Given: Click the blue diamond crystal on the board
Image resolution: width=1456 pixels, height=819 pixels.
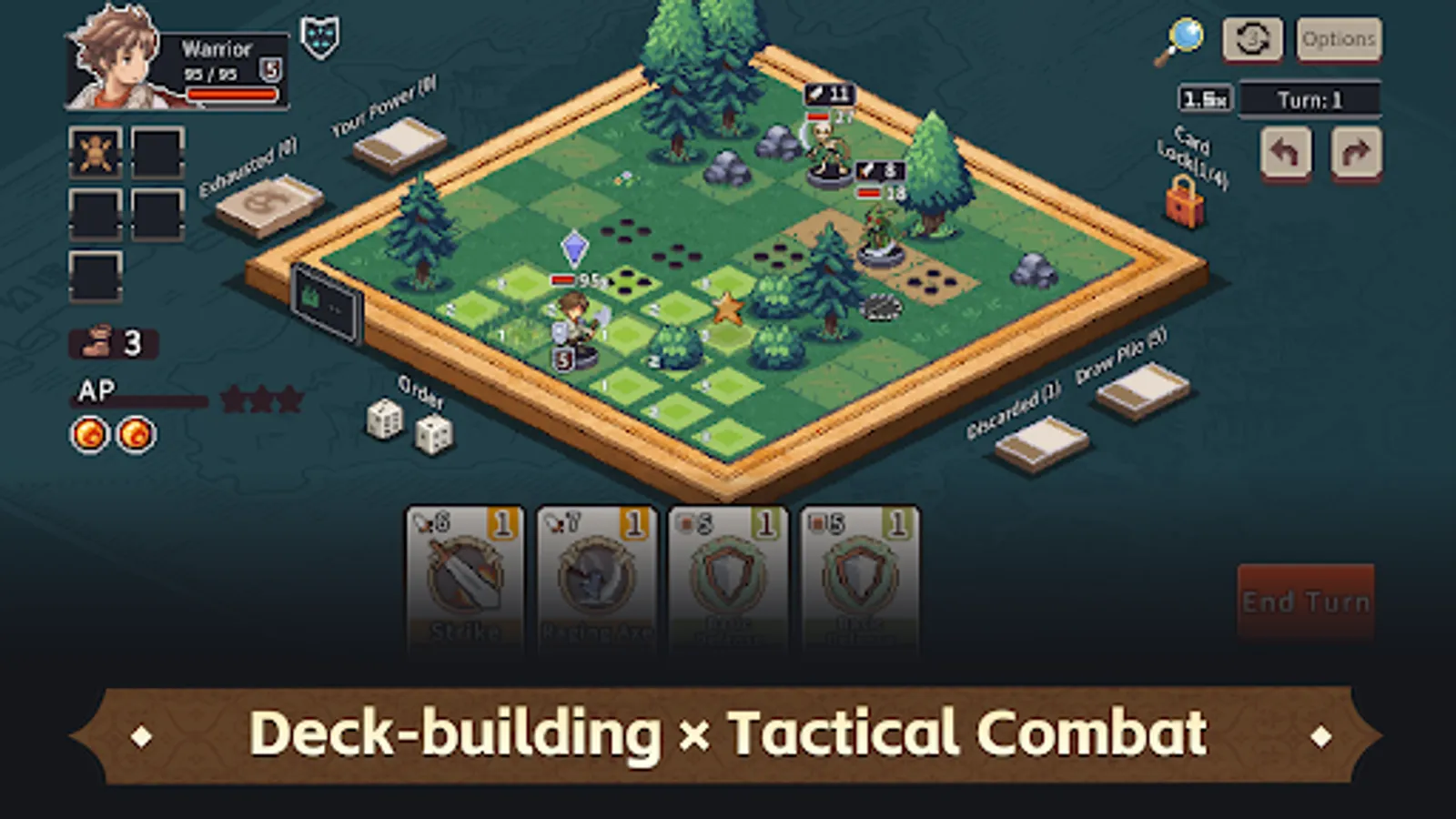Looking at the screenshot, I should (x=573, y=246).
